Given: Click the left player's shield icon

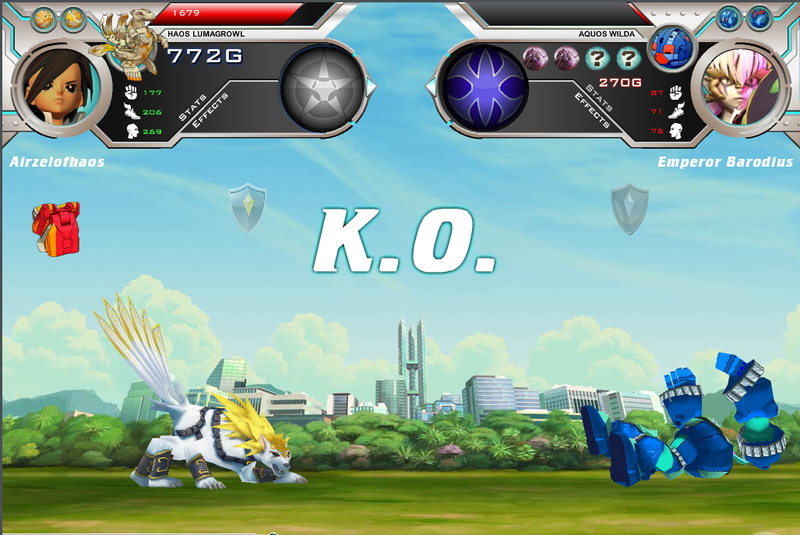Looking at the screenshot, I should tap(247, 205).
